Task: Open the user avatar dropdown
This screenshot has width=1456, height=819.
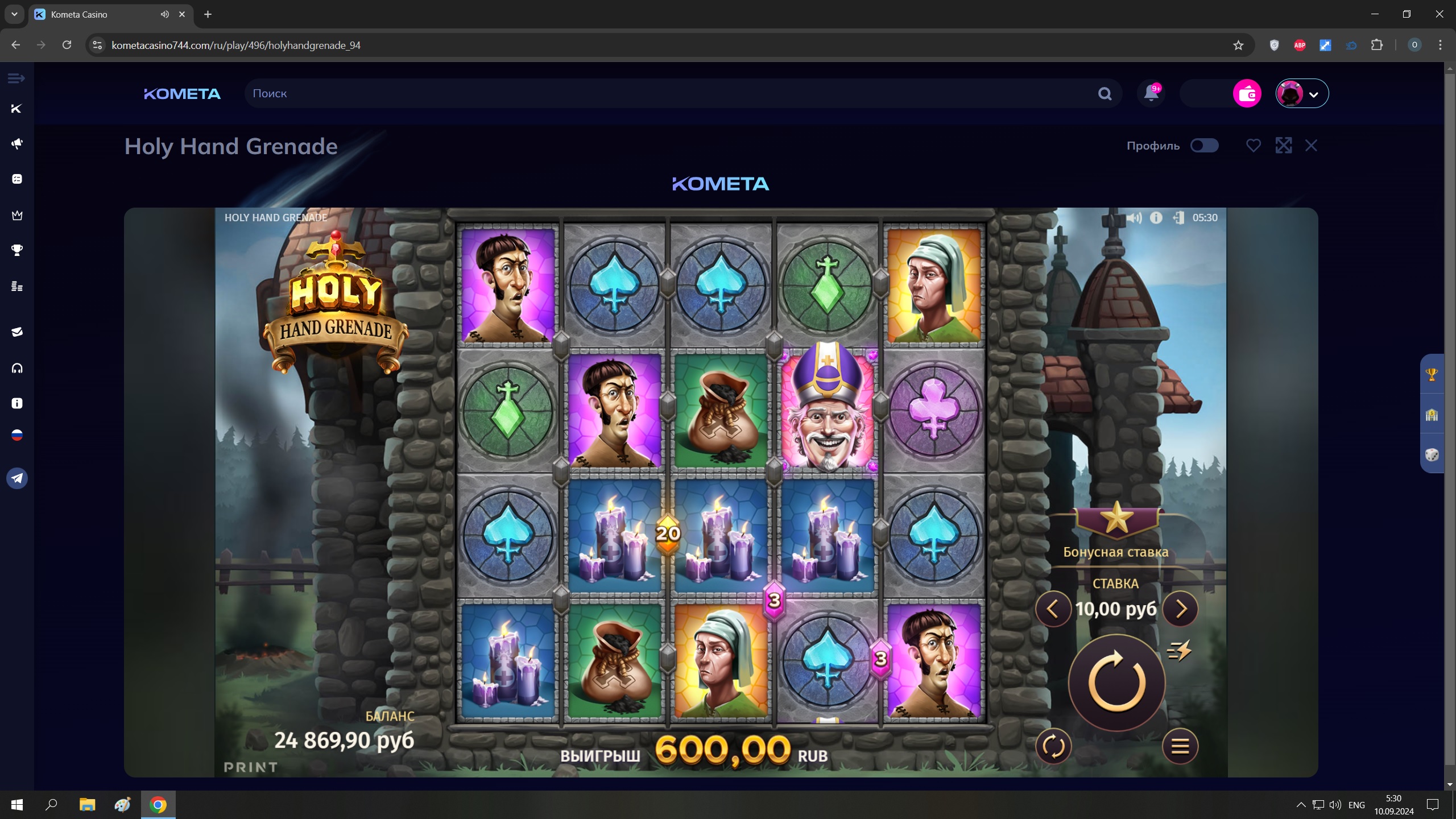Action: 1302,93
